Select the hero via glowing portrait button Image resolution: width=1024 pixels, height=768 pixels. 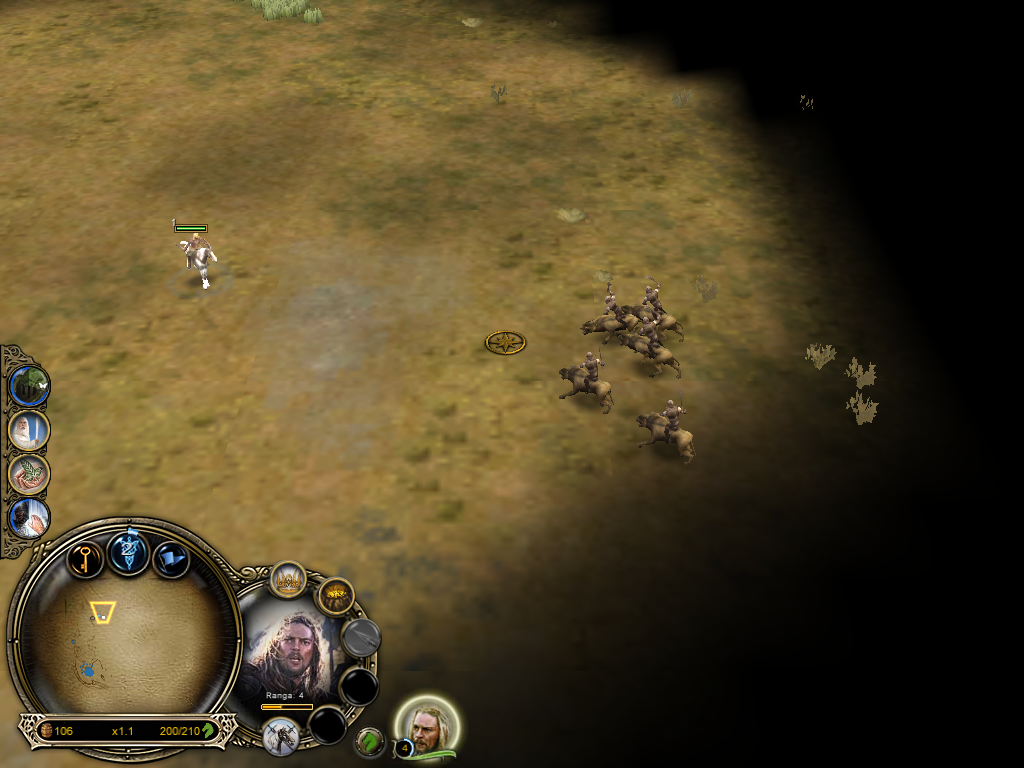click(x=430, y=728)
